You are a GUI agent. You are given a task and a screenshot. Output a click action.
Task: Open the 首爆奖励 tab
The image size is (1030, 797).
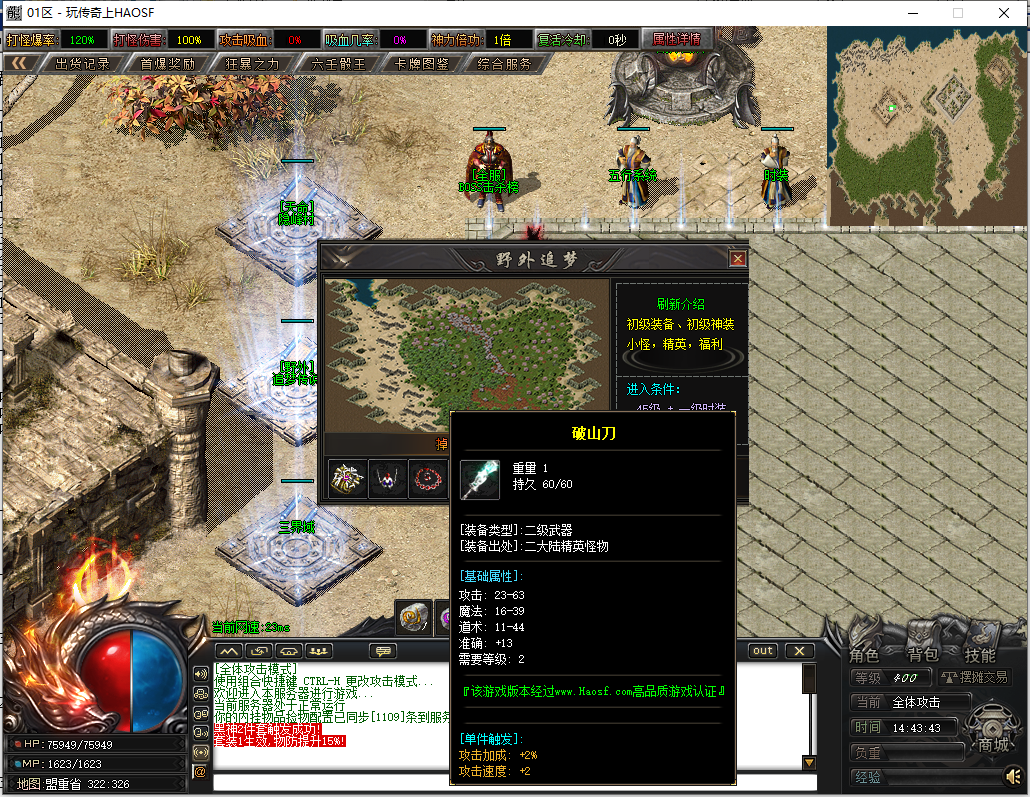(x=167, y=64)
